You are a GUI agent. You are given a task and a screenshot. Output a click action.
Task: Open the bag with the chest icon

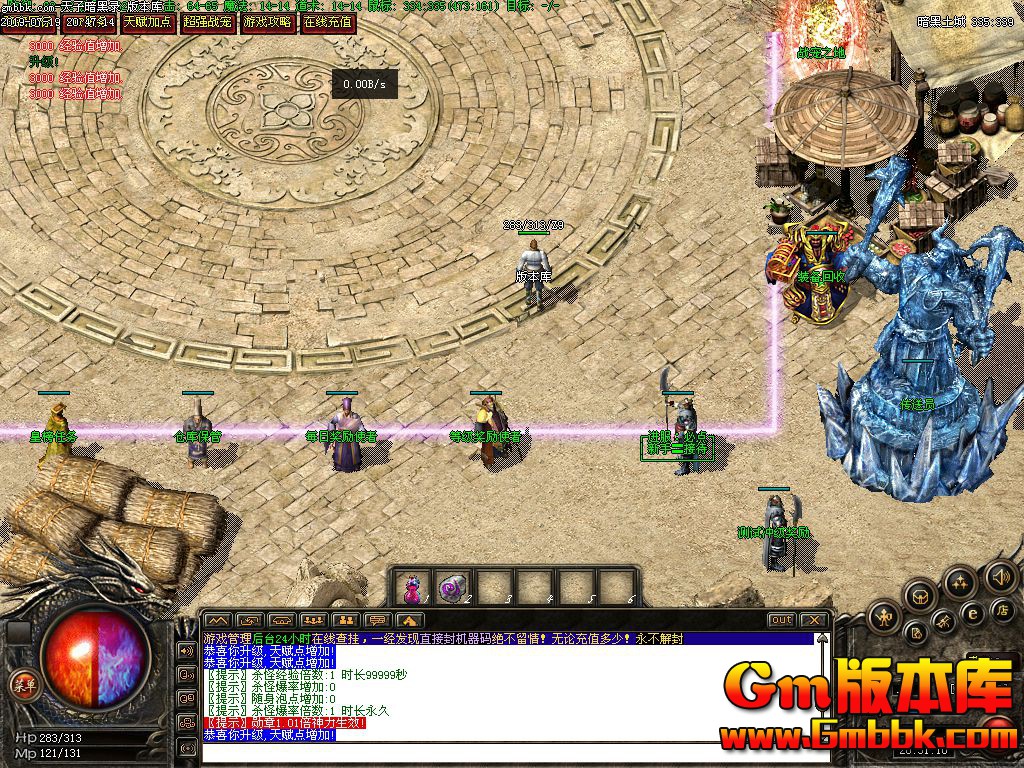pos(921,597)
